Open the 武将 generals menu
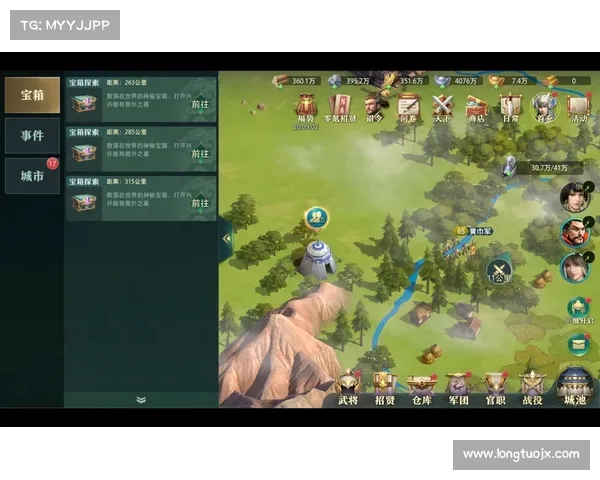The width and height of the screenshot is (600, 480). (348, 388)
